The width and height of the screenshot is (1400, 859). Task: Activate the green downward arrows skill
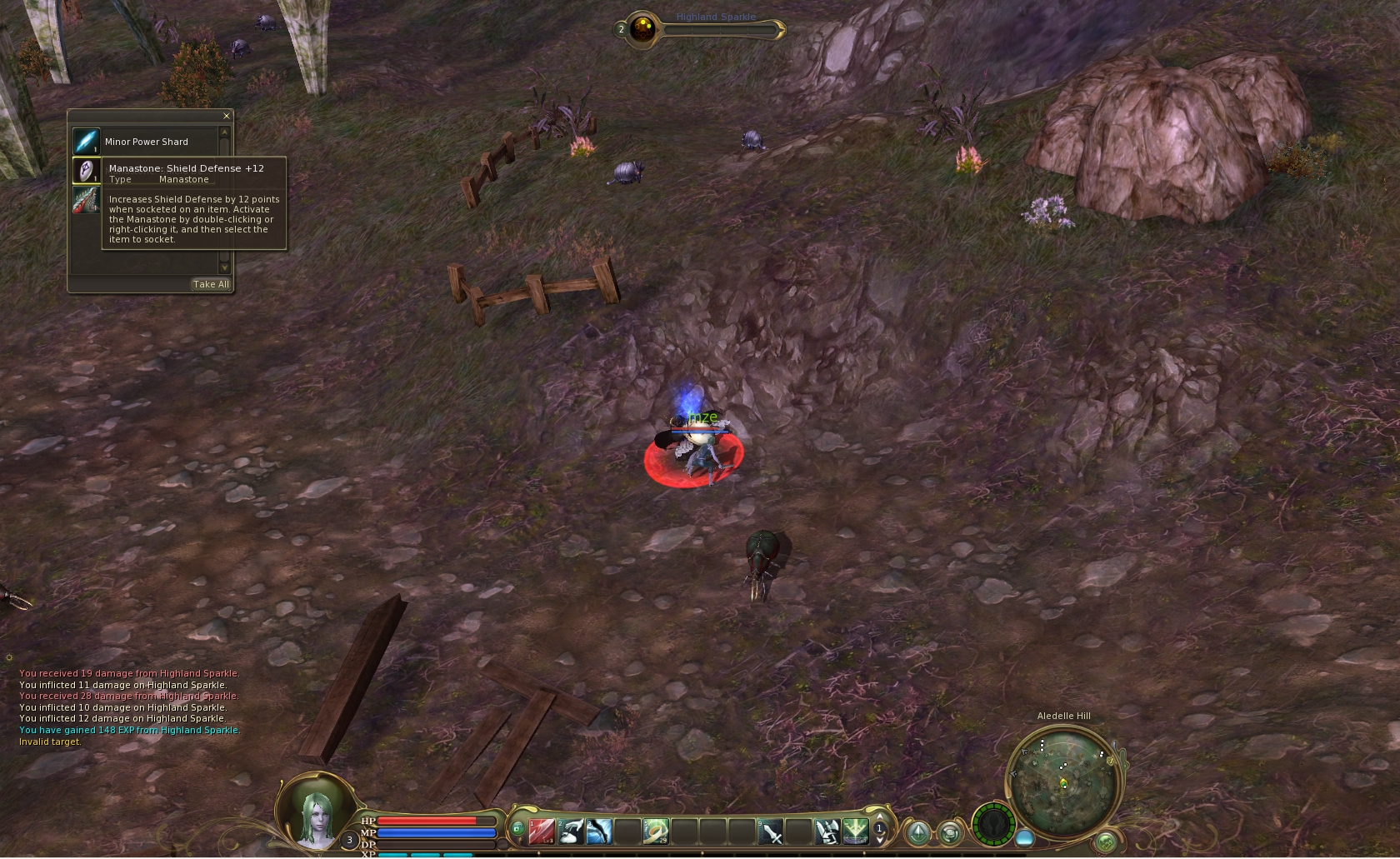click(856, 832)
